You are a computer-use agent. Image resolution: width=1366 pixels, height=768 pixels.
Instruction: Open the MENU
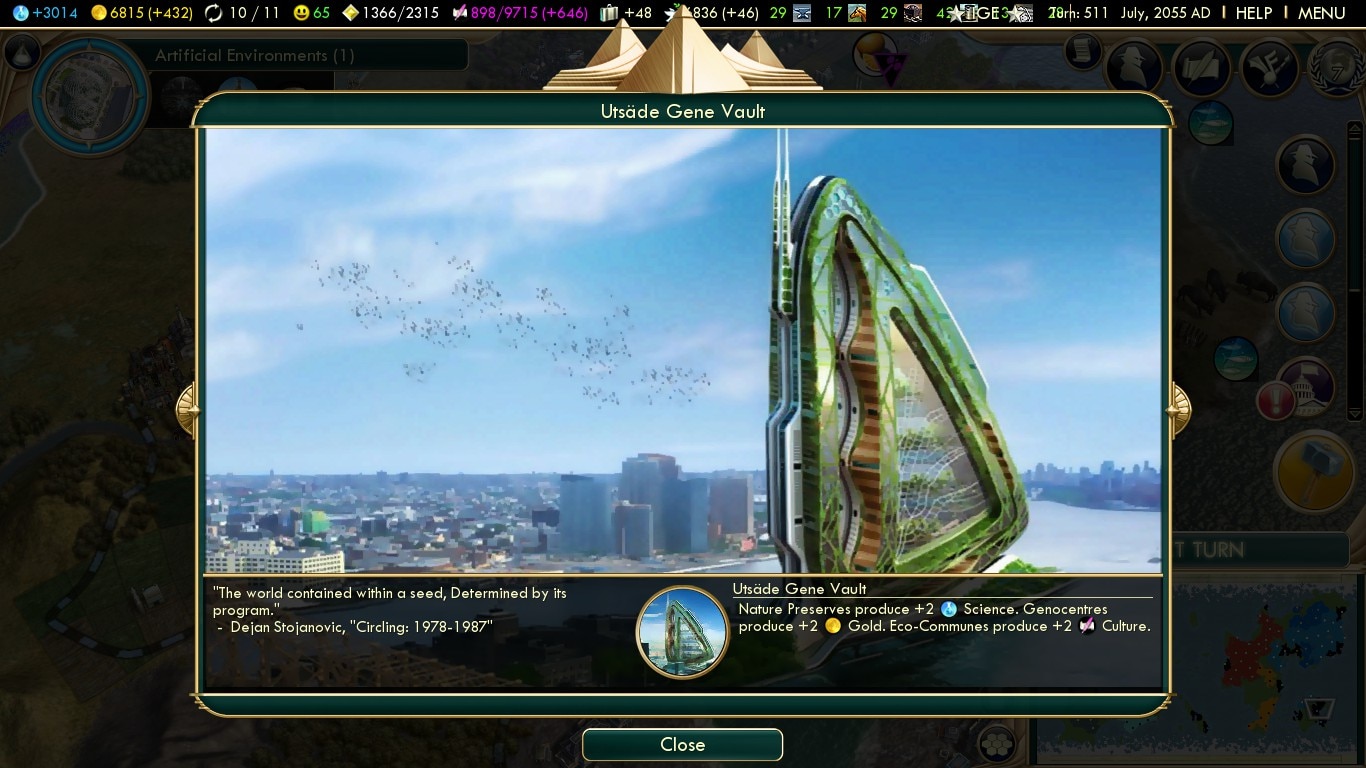(x=1321, y=13)
